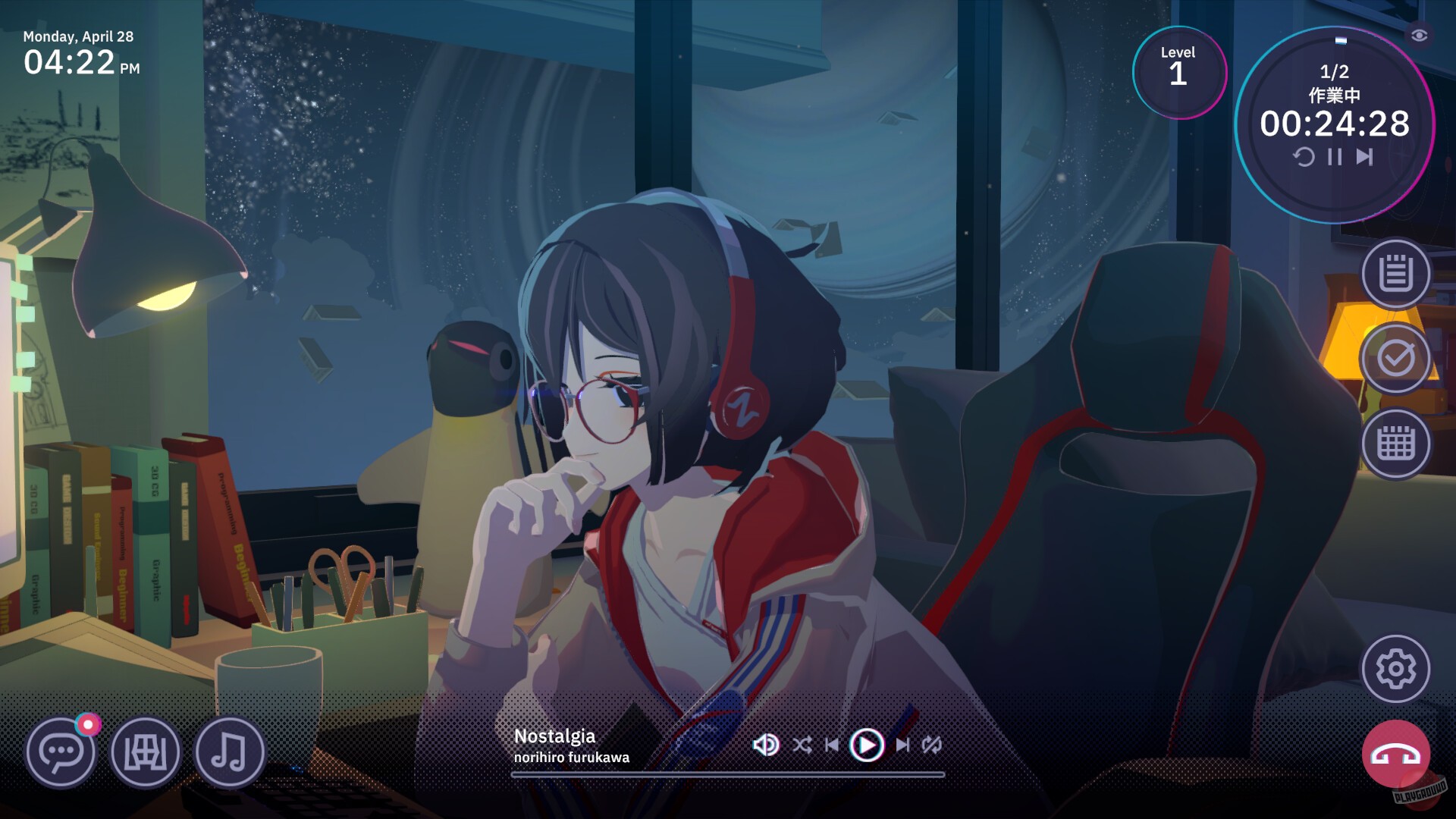The width and height of the screenshot is (1456, 819).
Task: Pause the pomodoro timer
Action: pos(1333,157)
